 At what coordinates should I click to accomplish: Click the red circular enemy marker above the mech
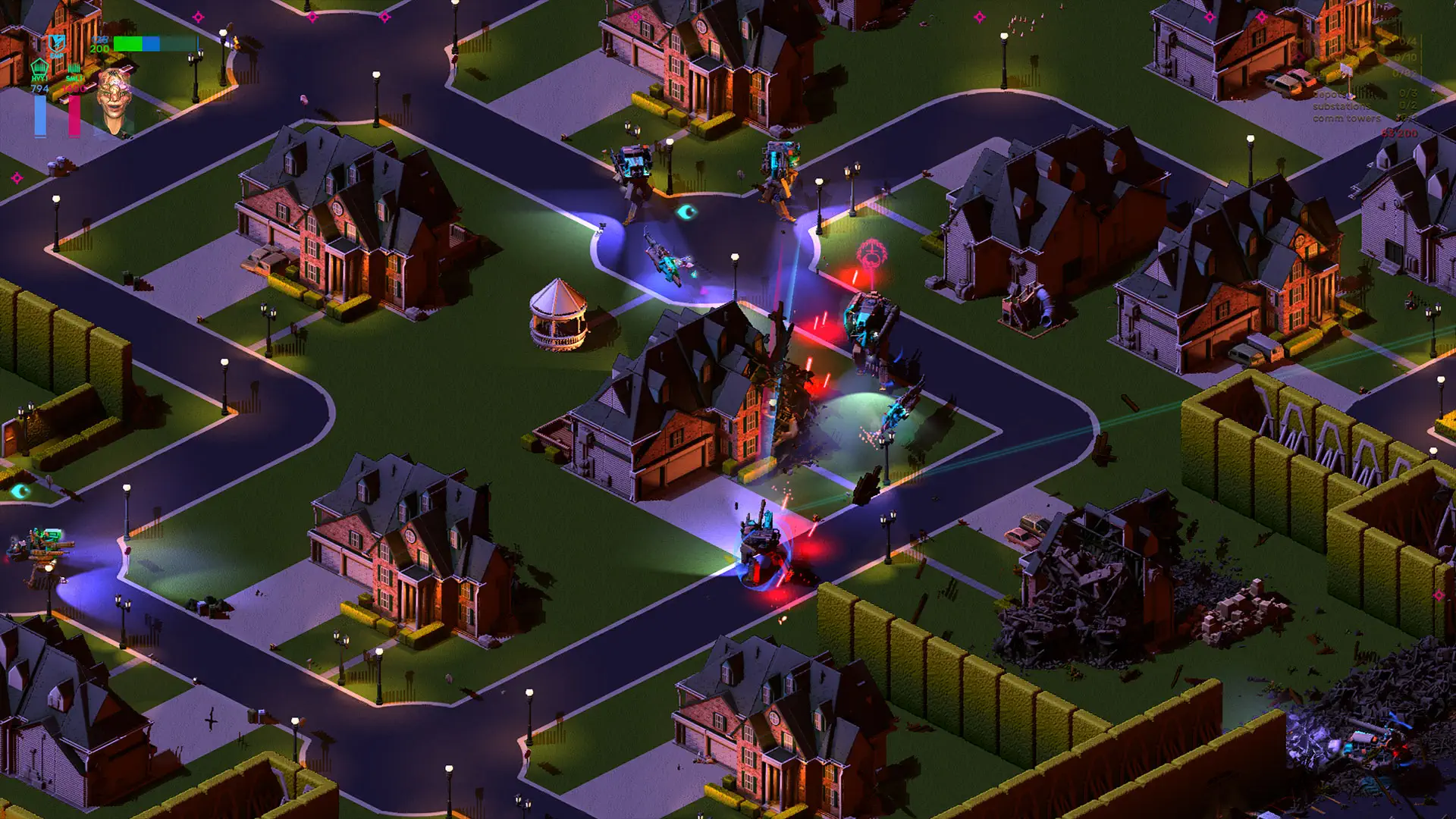coord(871,253)
